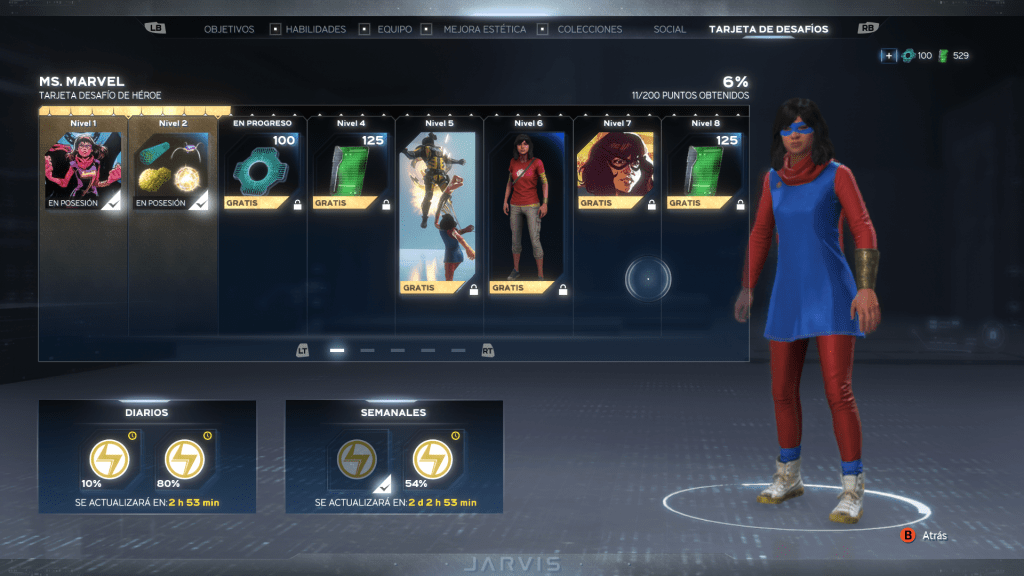Open the Habilidades tab
This screenshot has width=1024, height=576.
pyautogui.click(x=316, y=29)
